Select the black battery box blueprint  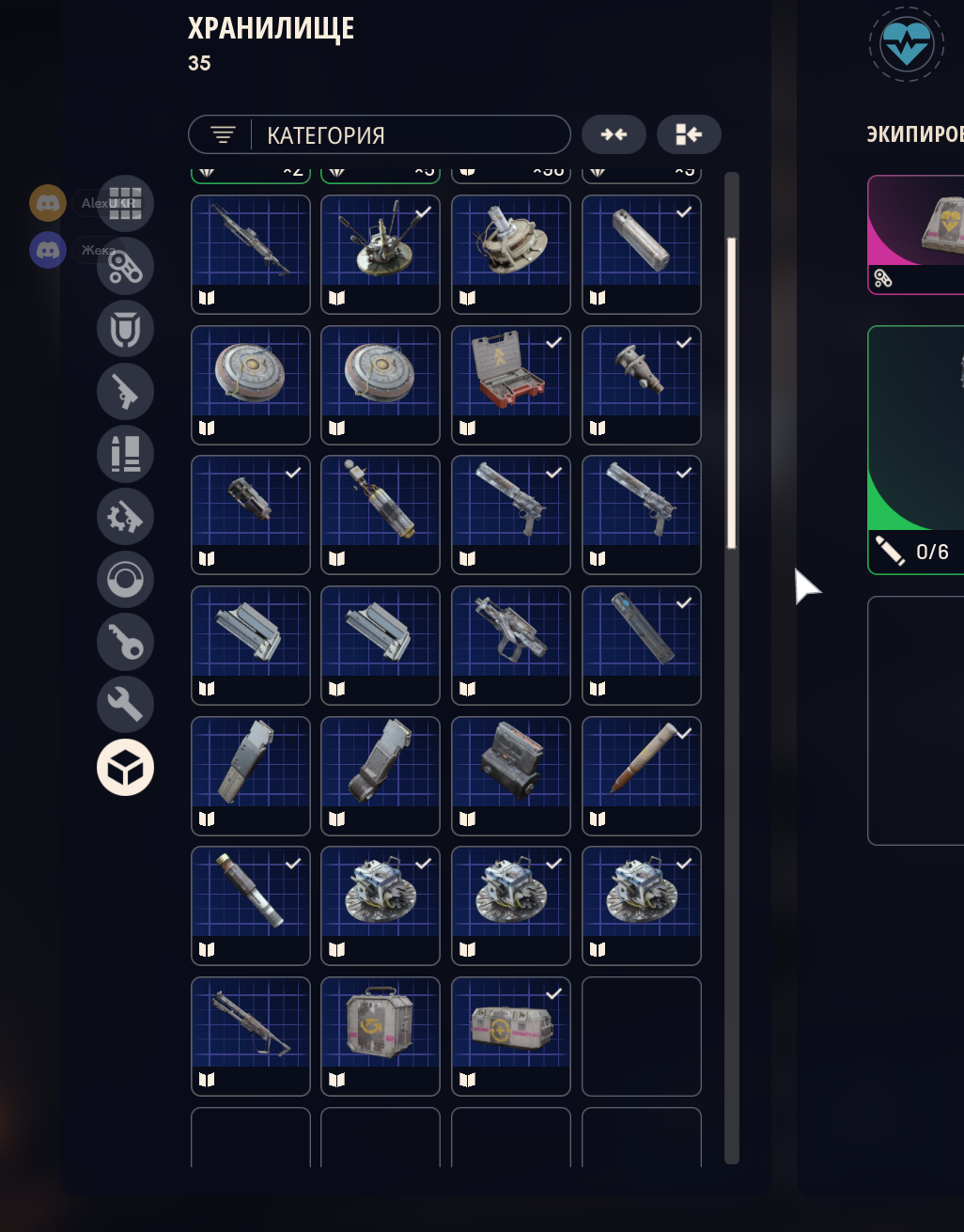point(511,775)
